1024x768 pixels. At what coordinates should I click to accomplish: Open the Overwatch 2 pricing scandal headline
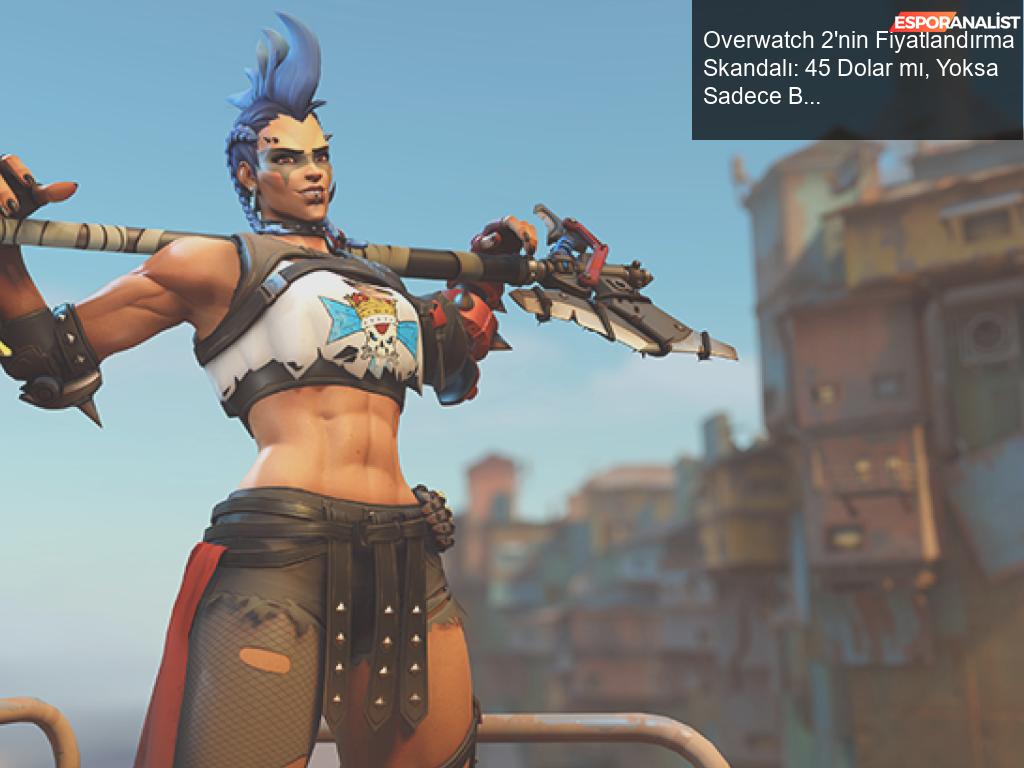[857, 69]
